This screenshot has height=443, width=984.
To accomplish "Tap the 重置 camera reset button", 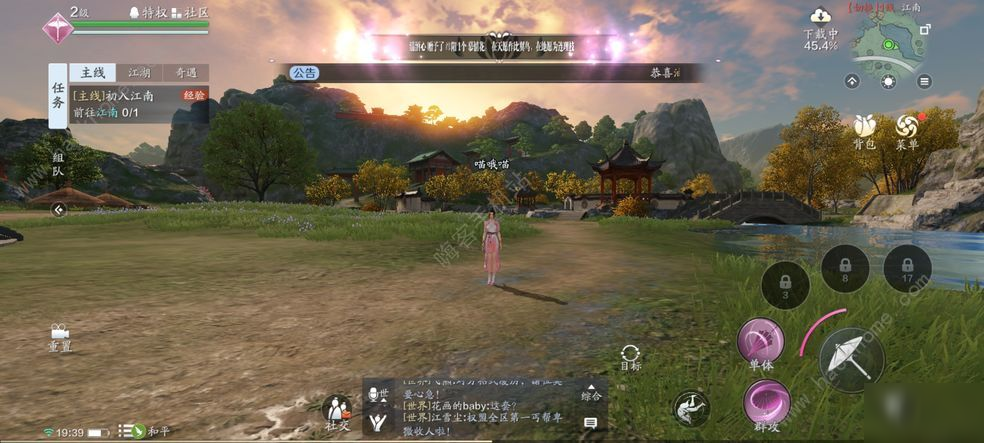I will pos(59,336).
